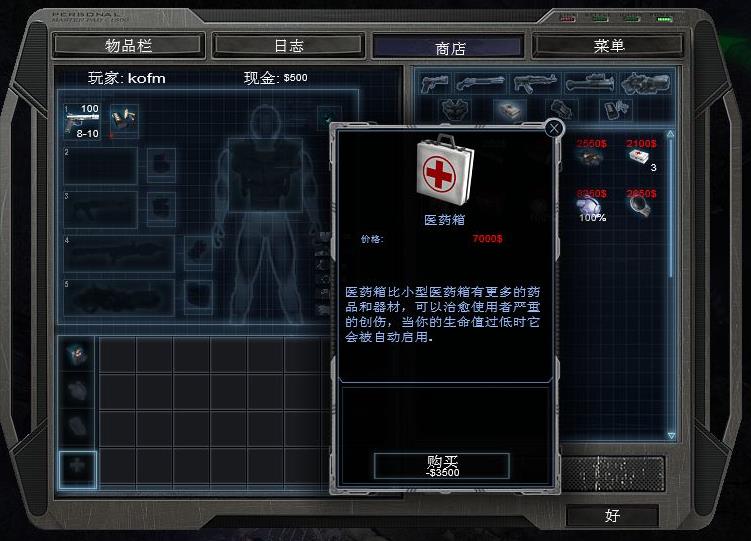
Task: Open the 物品栏 inventory tab
Action: point(128,45)
